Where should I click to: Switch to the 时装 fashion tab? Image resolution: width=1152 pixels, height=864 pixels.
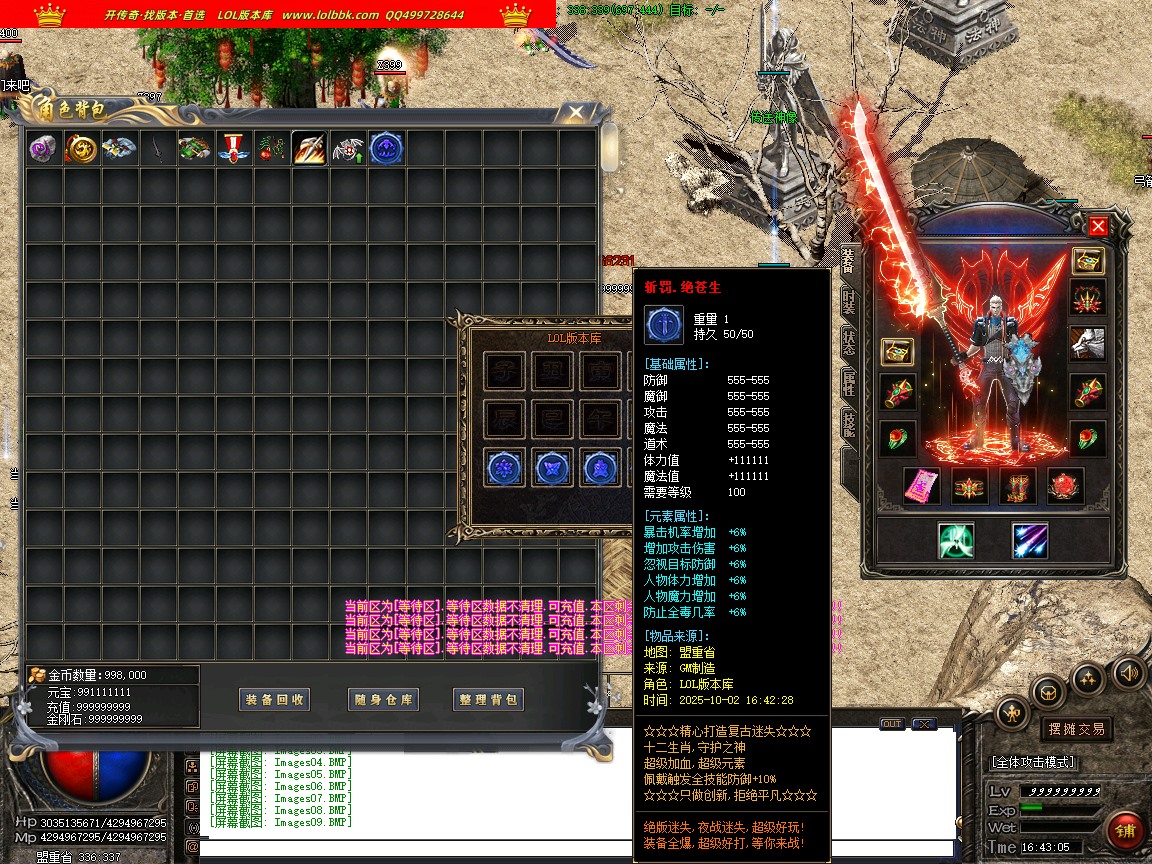(x=849, y=300)
